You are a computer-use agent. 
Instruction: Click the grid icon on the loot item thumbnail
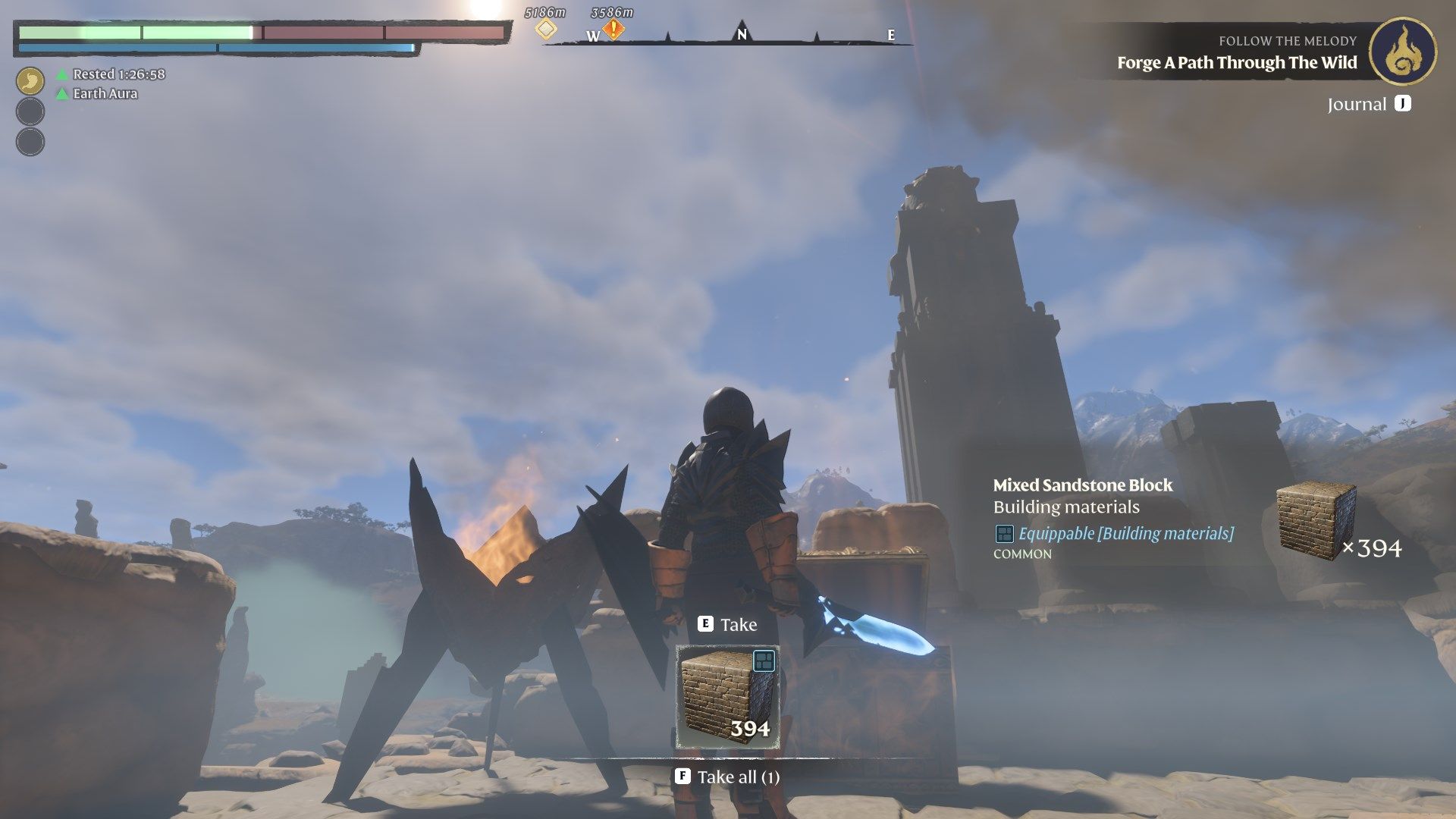[x=766, y=660]
